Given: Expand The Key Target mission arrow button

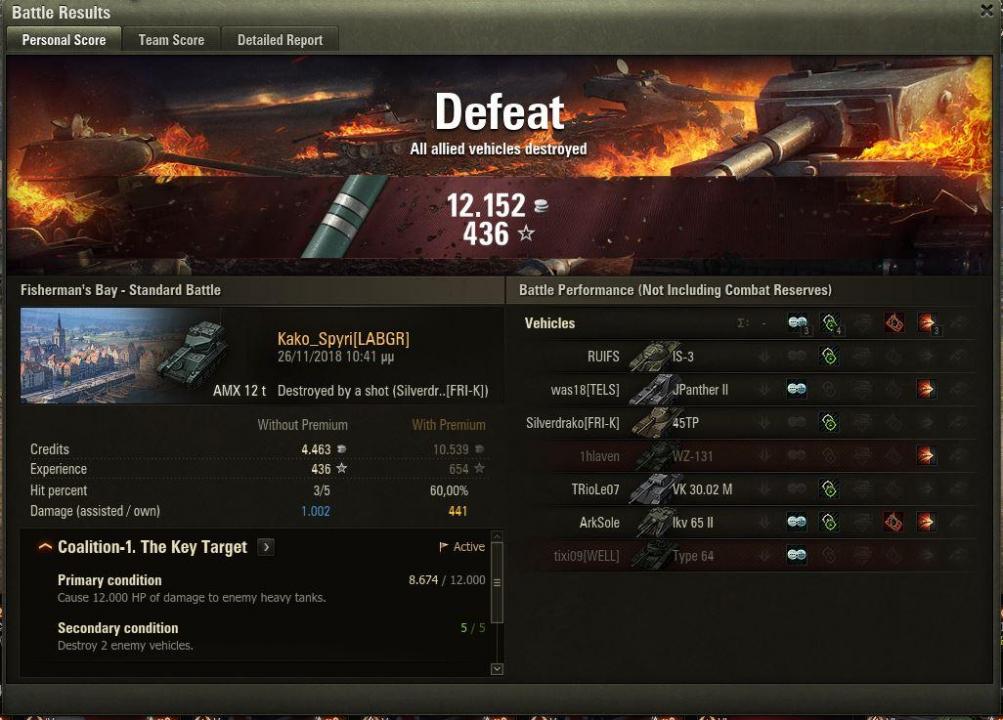Looking at the screenshot, I should pyautogui.click(x=266, y=547).
